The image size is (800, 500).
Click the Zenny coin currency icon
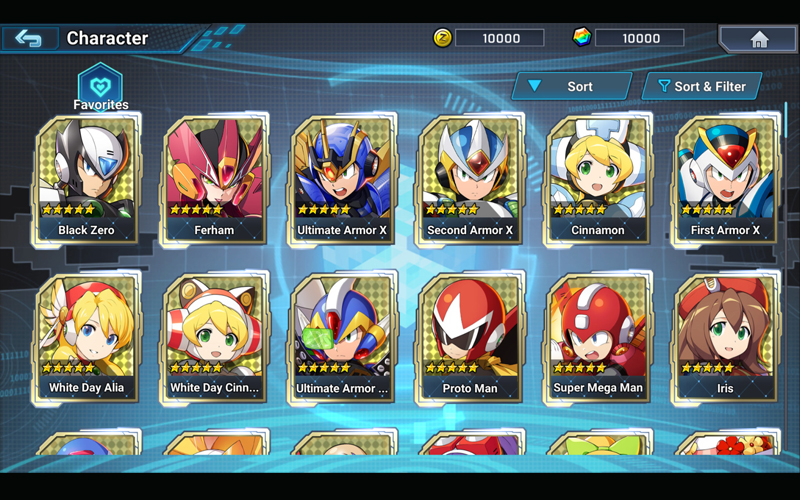[x=443, y=38]
